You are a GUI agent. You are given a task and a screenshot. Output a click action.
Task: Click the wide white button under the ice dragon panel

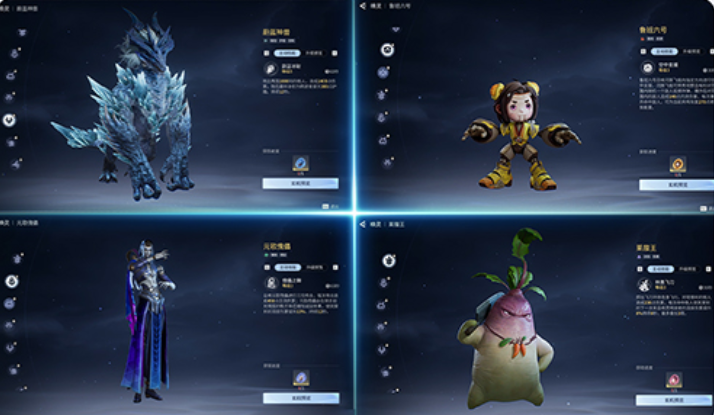click(300, 184)
